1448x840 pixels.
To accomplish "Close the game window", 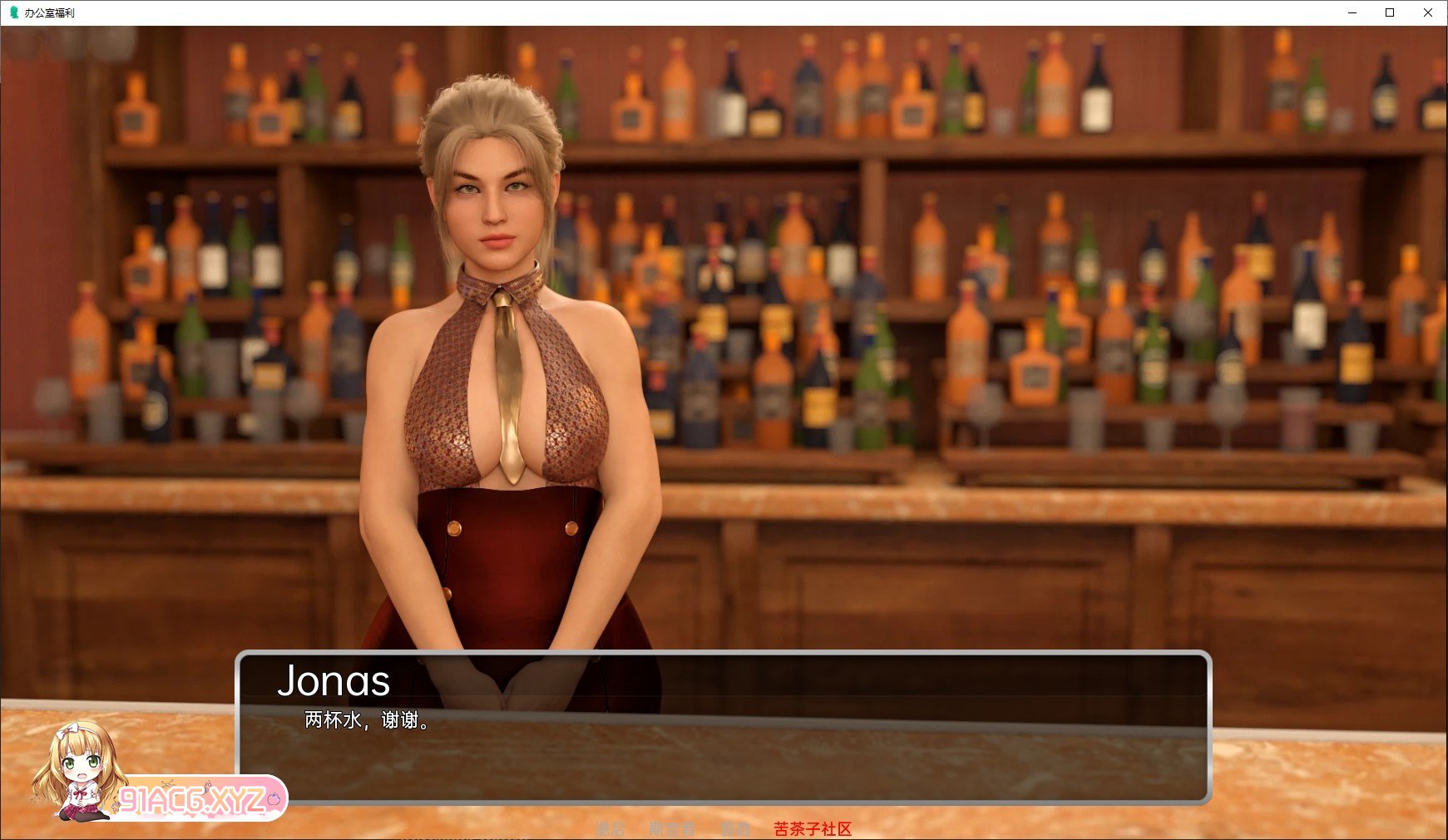I will pyautogui.click(x=1428, y=12).
